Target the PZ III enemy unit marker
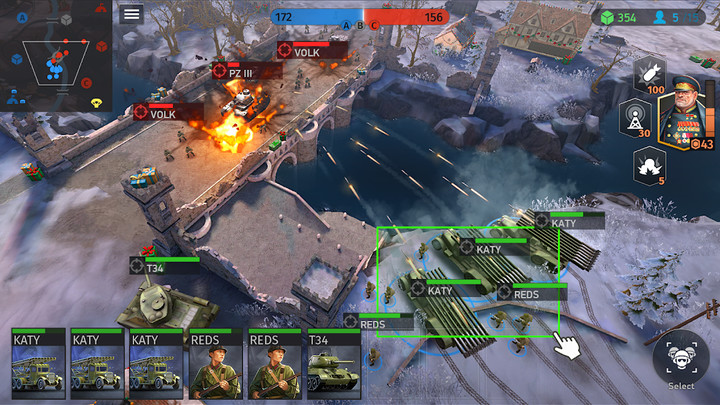This screenshot has height=405, width=720. (x=221, y=71)
